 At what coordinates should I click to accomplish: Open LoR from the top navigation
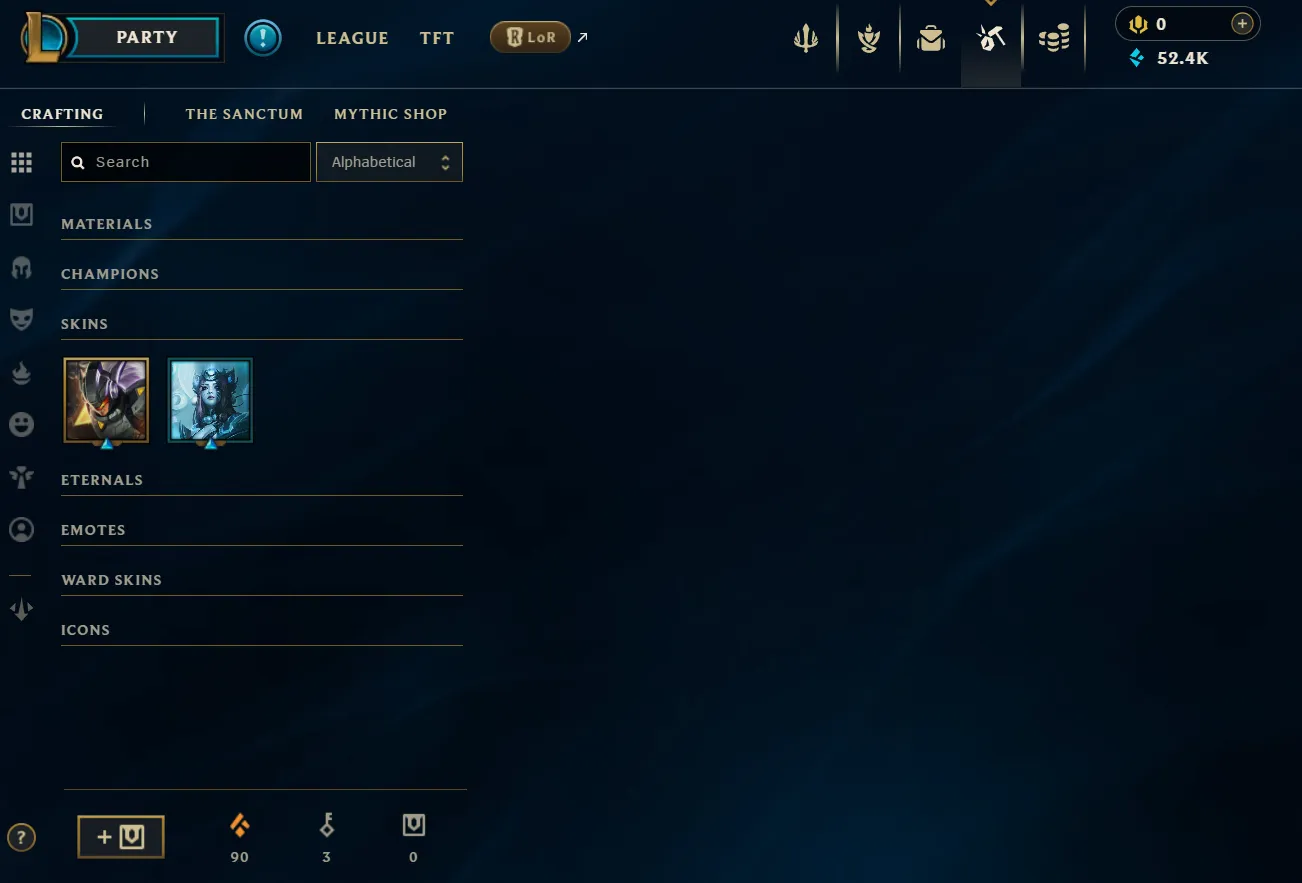coord(530,36)
